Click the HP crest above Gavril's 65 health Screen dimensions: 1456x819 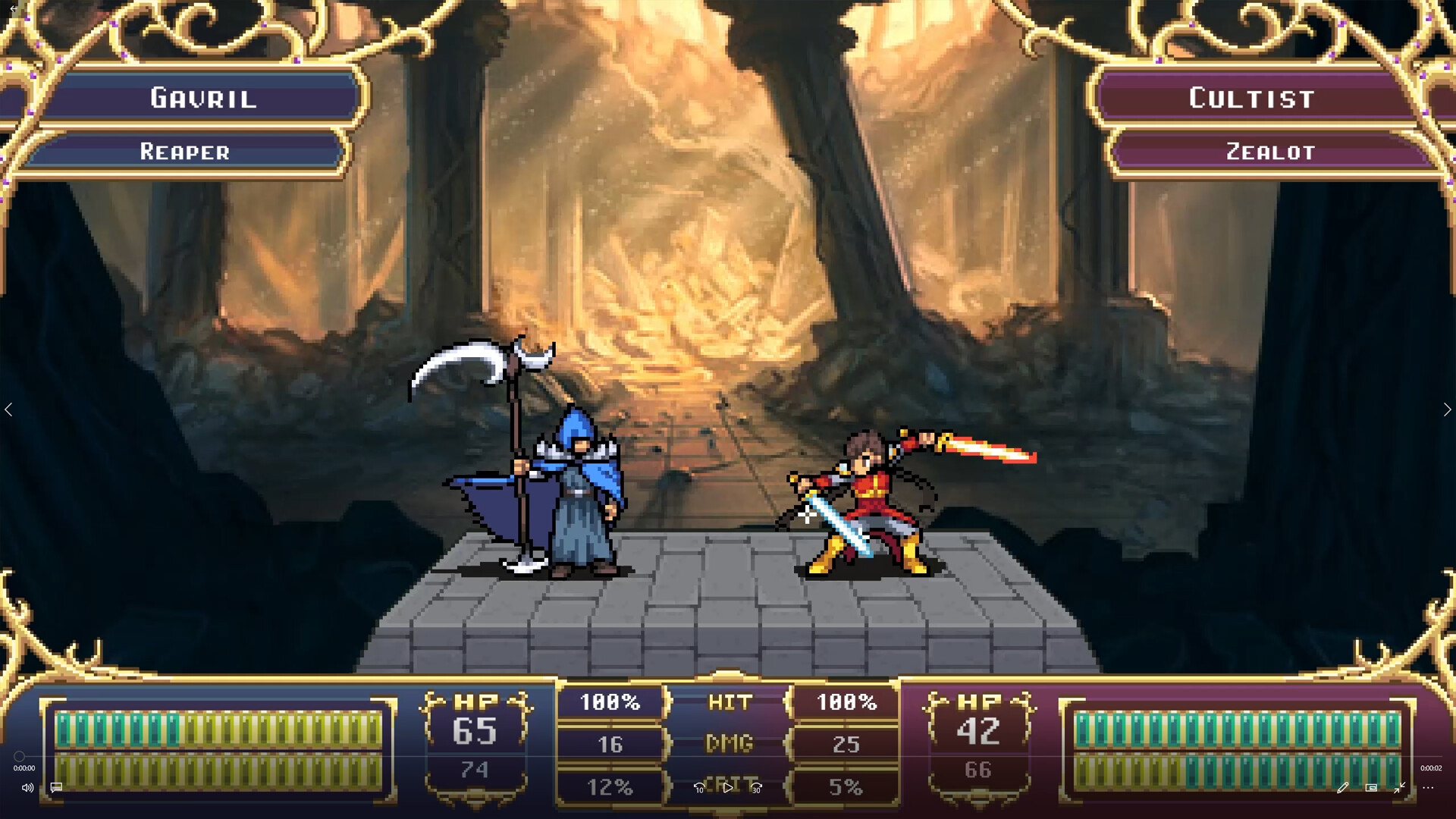[x=476, y=701]
